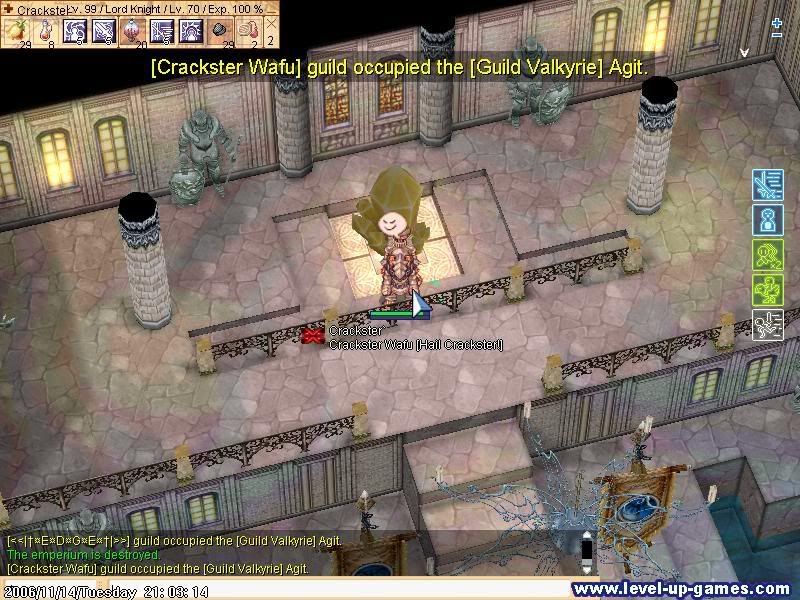Screen dimensions: 800x600
Task: Click the minimap zoom-in plus button
Action: click(x=777, y=22)
